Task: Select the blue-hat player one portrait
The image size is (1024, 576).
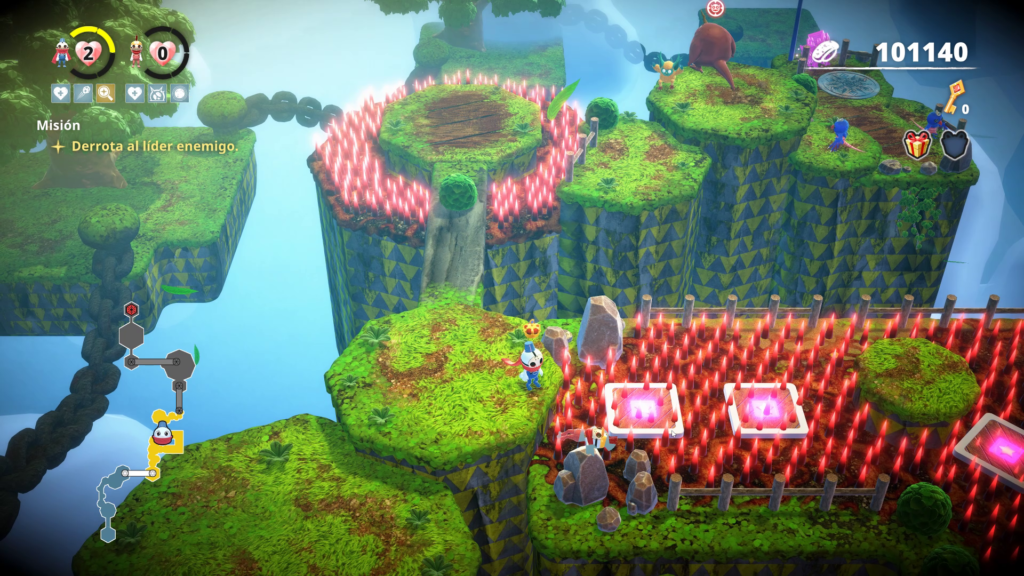Action: coord(62,54)
